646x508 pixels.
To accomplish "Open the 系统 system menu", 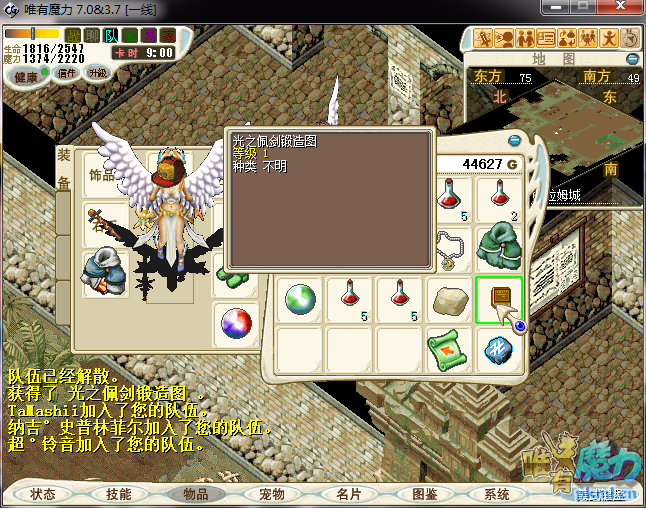I will pyautogui.click(x=497, y=494).
